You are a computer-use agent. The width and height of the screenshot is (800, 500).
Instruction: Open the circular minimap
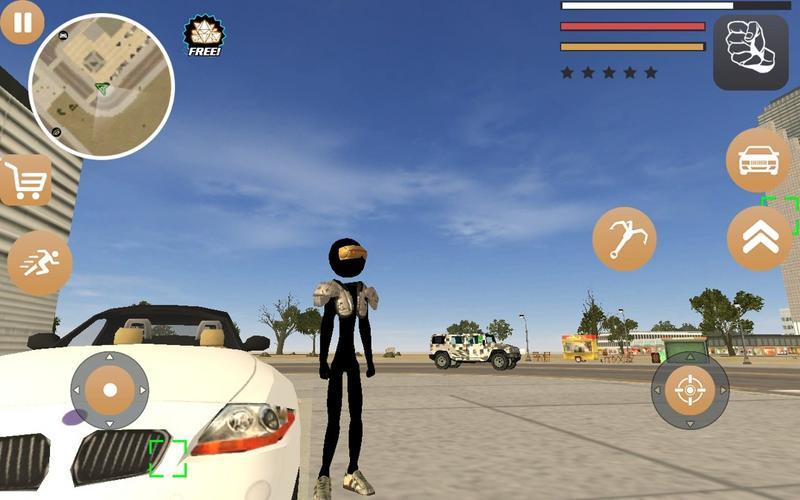pos(101,86)
